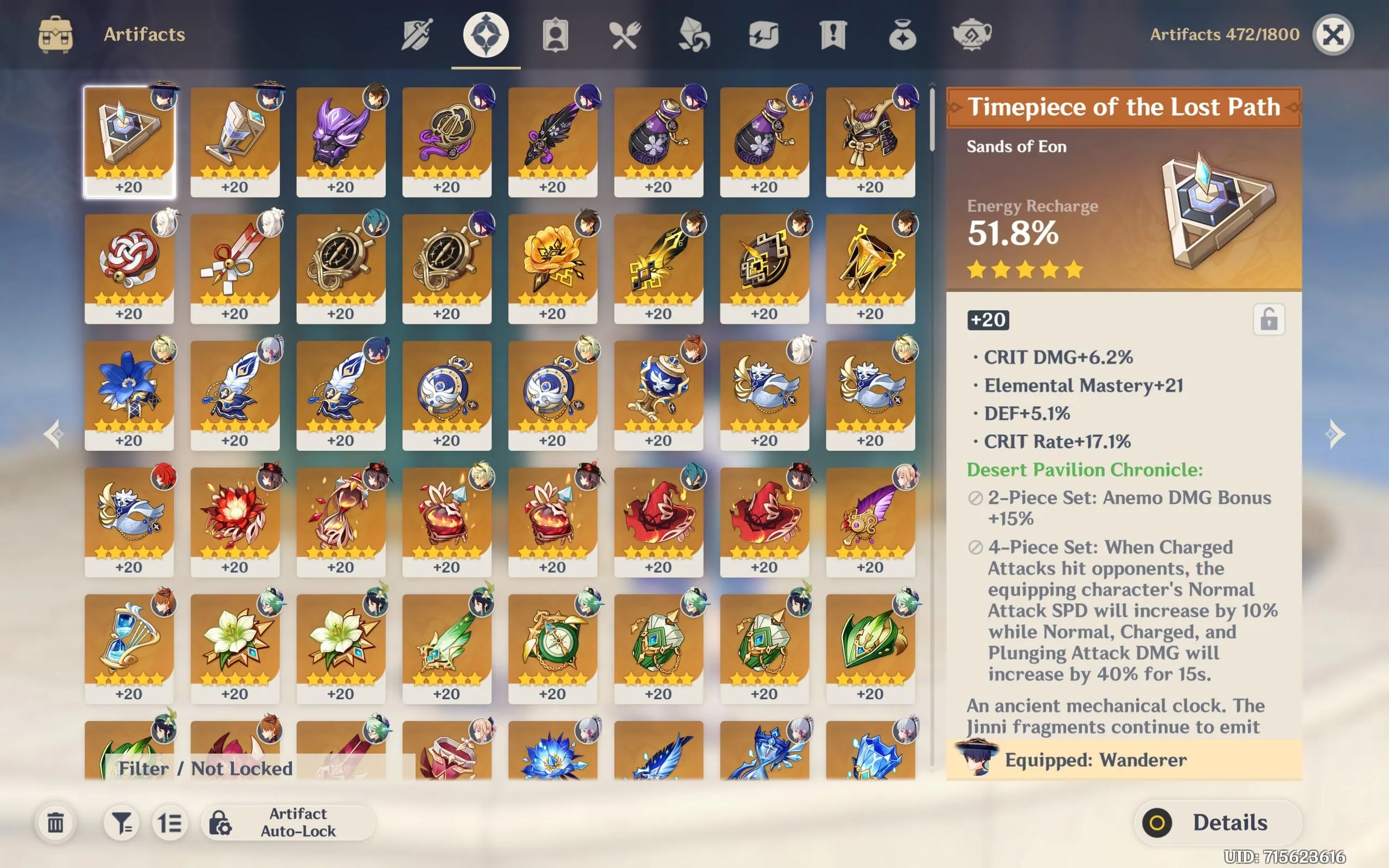Open the artifact filter icon

(122, 822)
